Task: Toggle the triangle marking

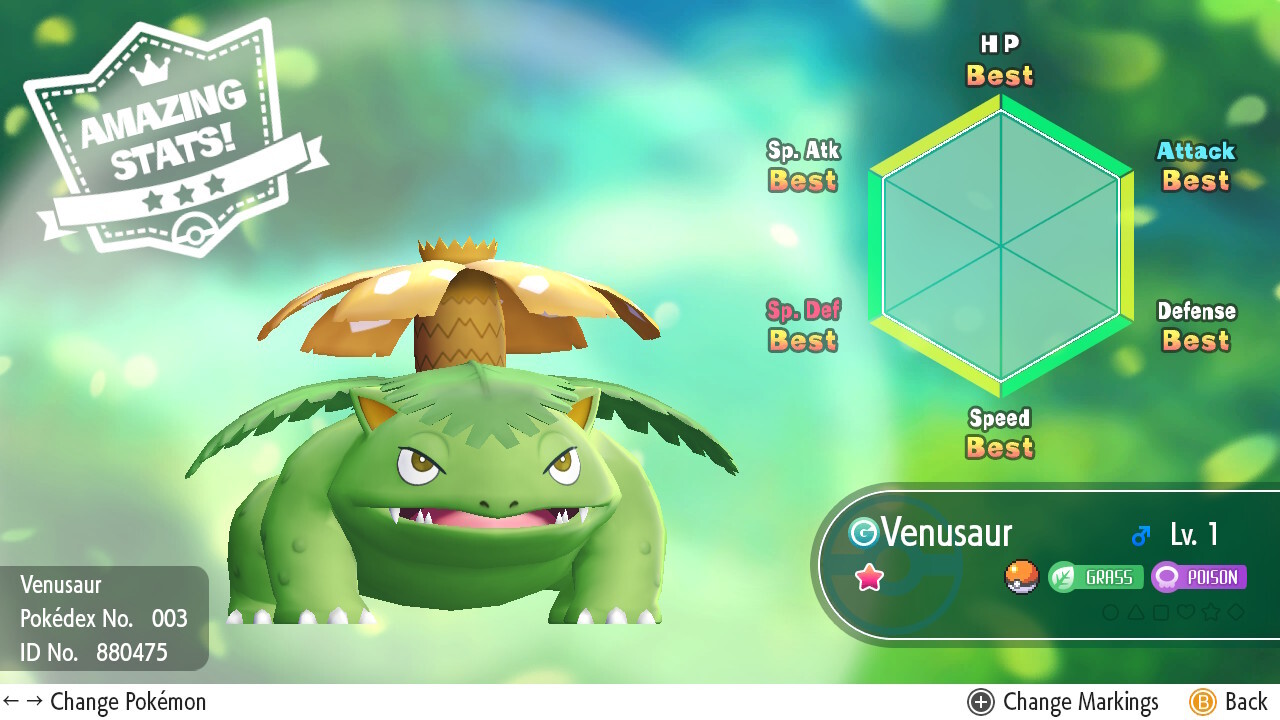Action: [1135, 612]
